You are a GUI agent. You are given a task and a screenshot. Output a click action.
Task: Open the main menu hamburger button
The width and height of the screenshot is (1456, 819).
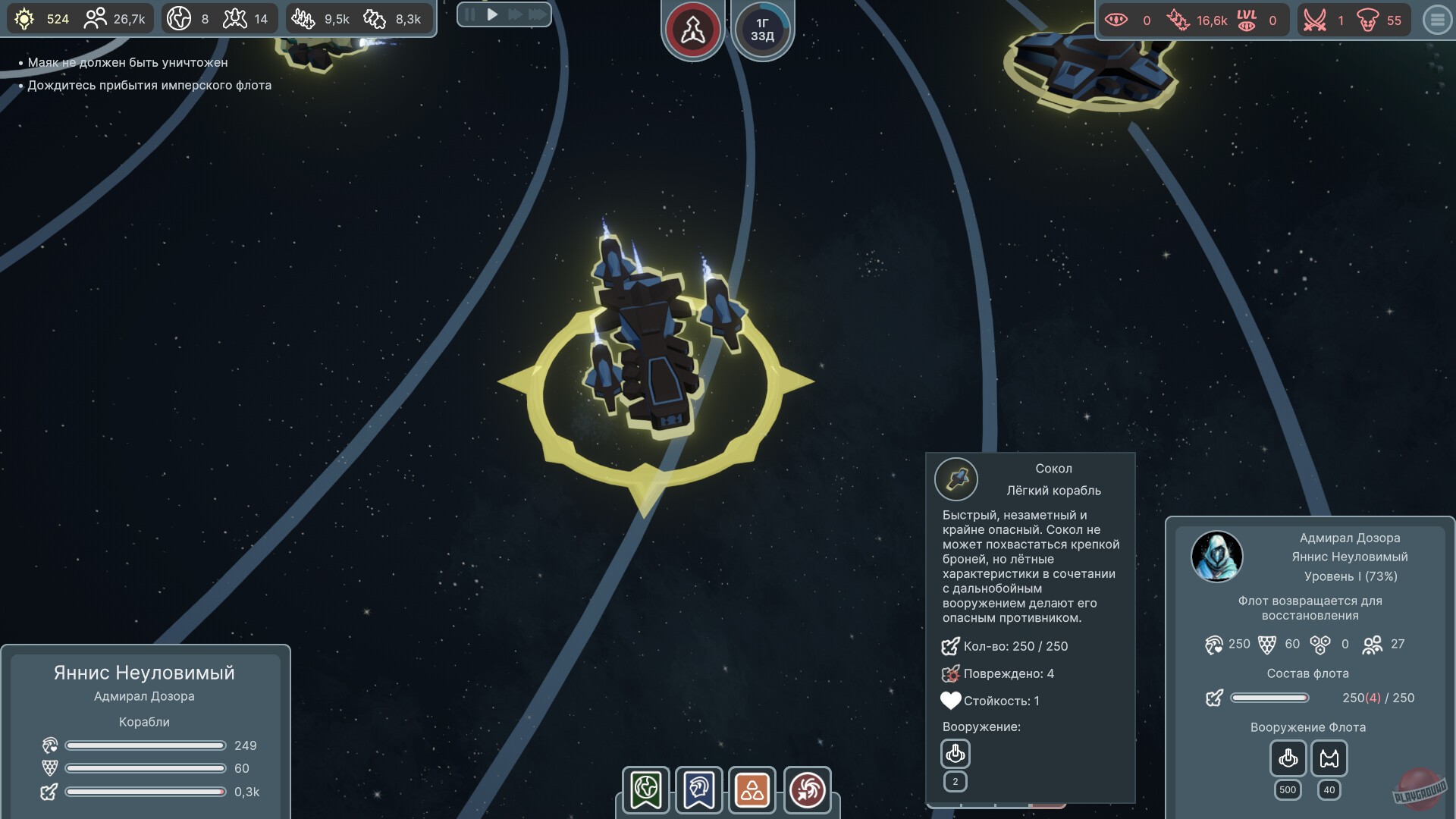[x=1437, y=20]
